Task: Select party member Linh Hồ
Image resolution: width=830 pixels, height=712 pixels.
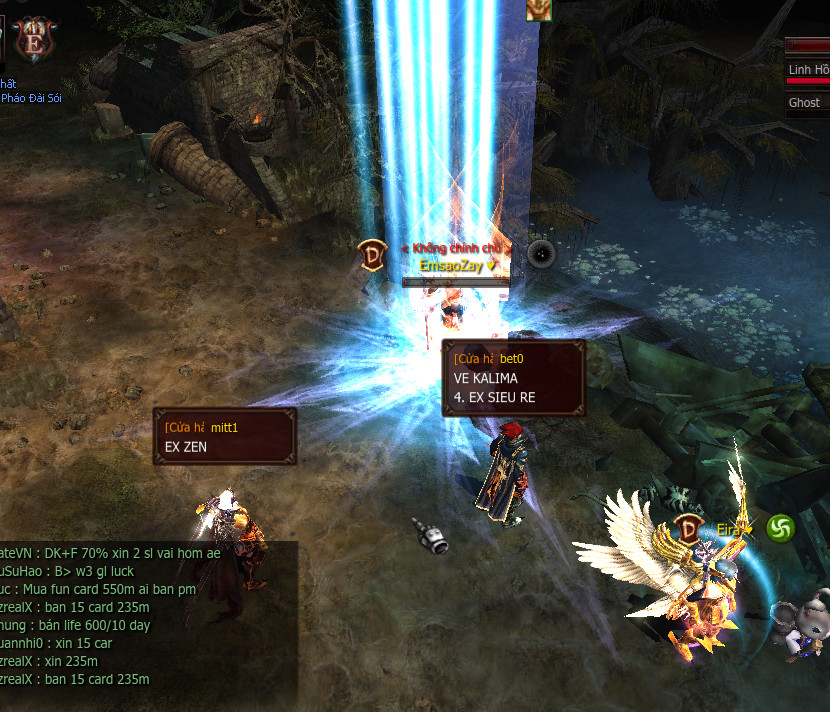Action: click(808, 70)
